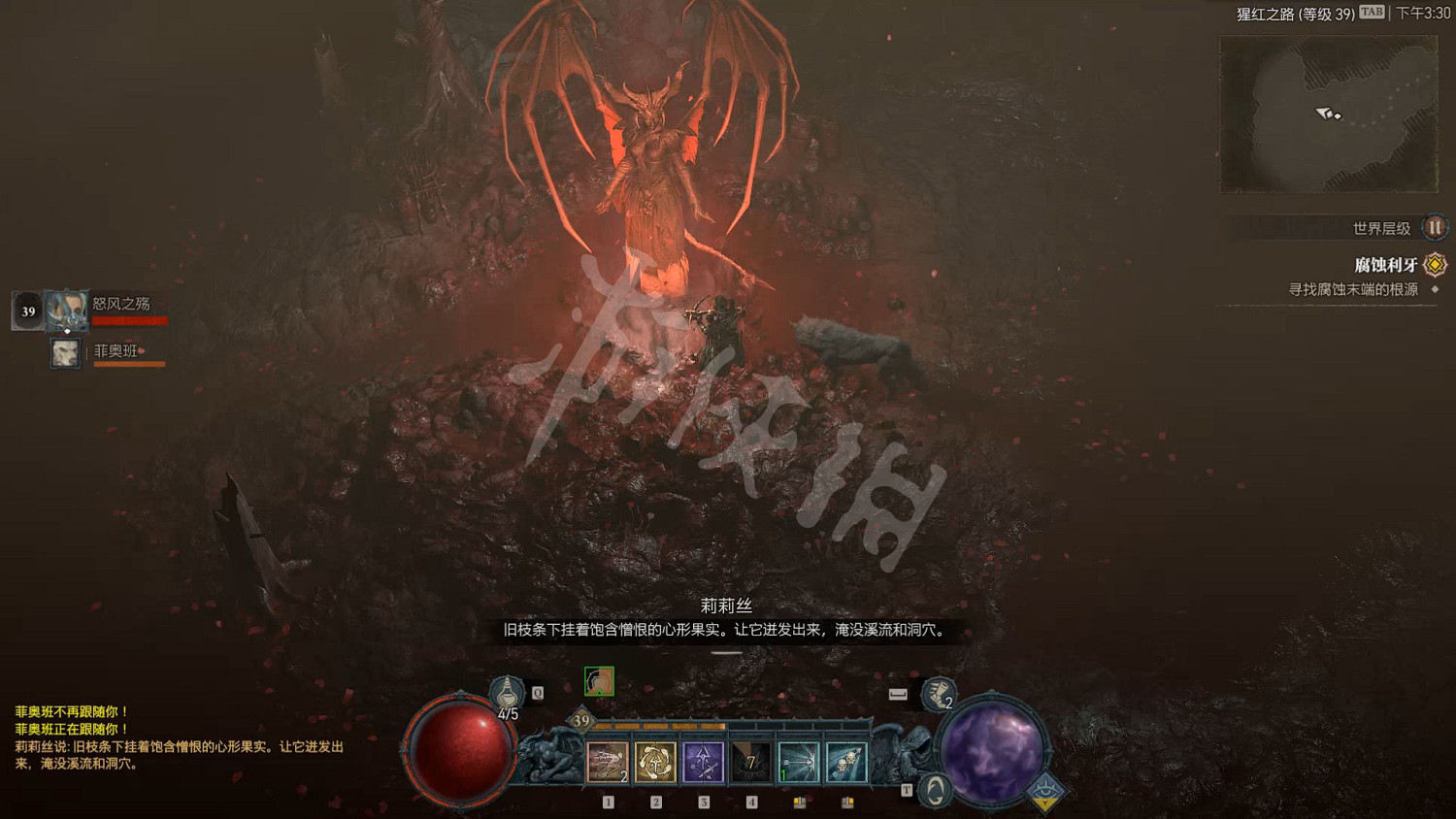The height and width of the screenshot is (819, 1456).
Task: Select the purple crossed-weapons skill in slot 3
Action: pyautogui.click(x=703, y=762)
